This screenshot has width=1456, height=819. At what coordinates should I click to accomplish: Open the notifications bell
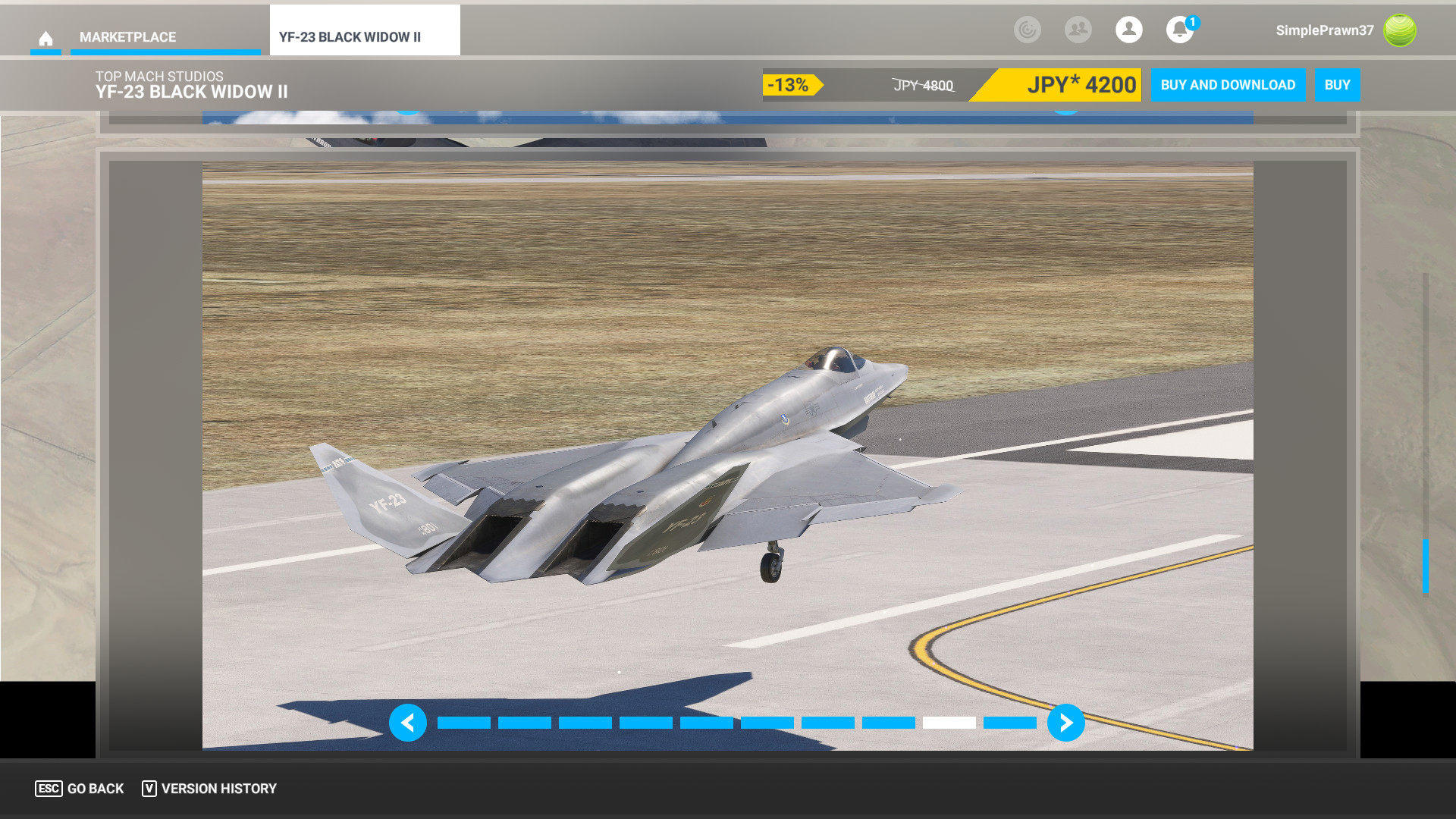click(1179, 30)
